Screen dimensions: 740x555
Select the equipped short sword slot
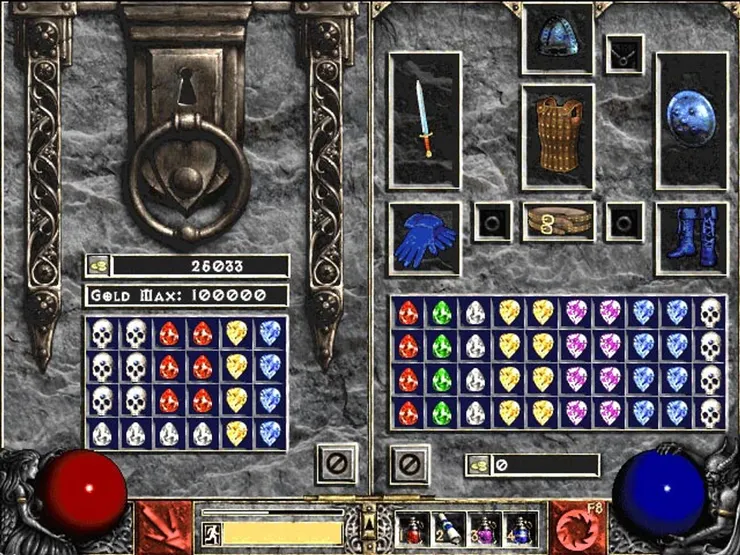coord(425,120)
